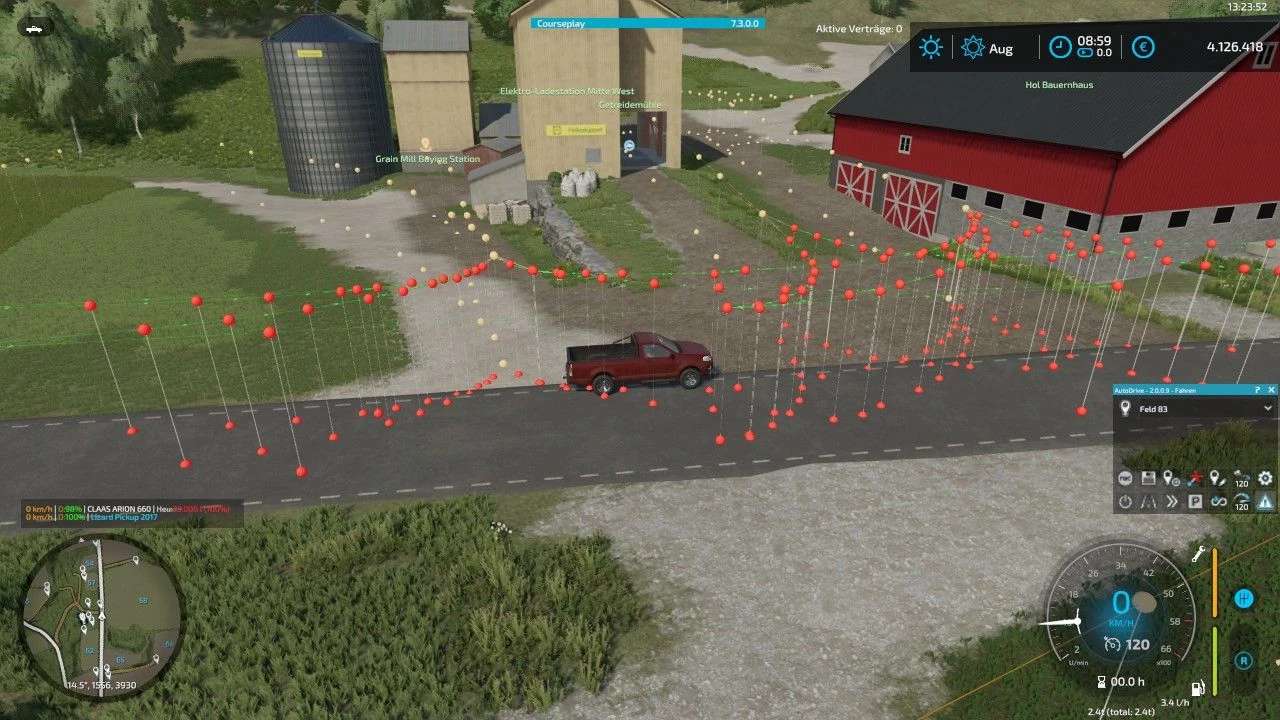
Task: Close the AutoDrive panel
Action: [1271, 390]
